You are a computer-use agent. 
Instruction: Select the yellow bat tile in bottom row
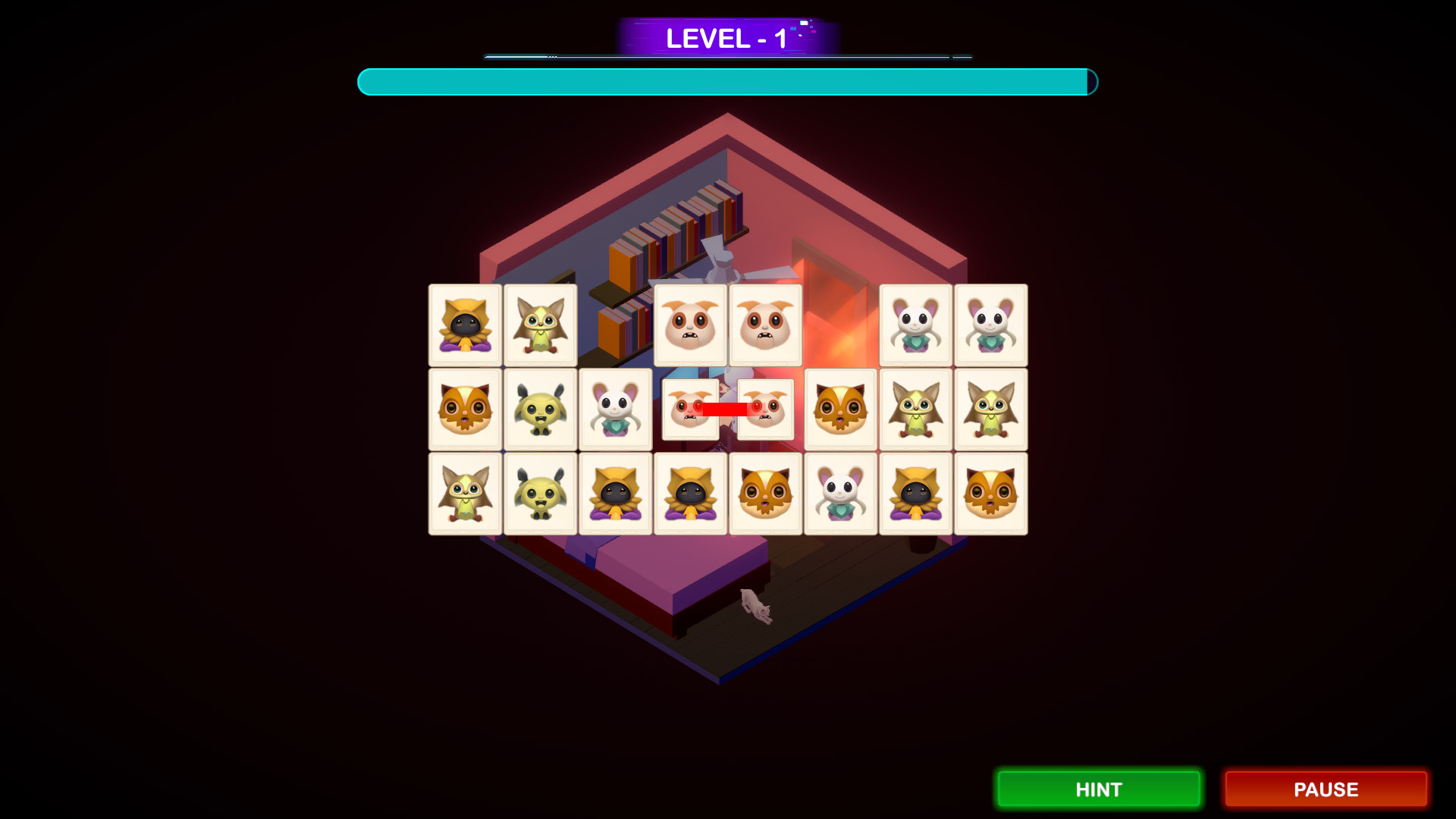point(539,493)
